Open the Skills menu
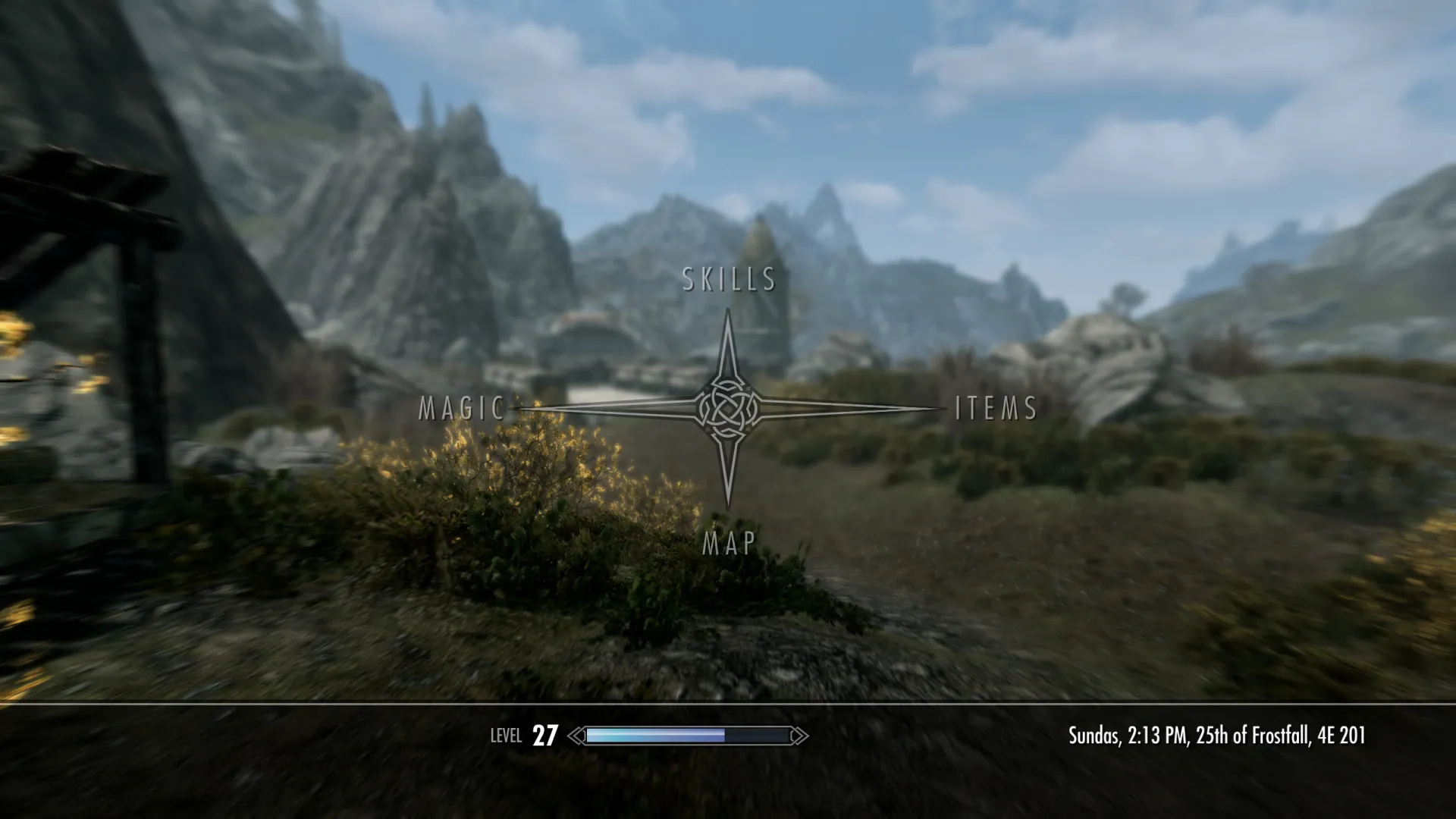1456x819 pixels. (729, 279)
